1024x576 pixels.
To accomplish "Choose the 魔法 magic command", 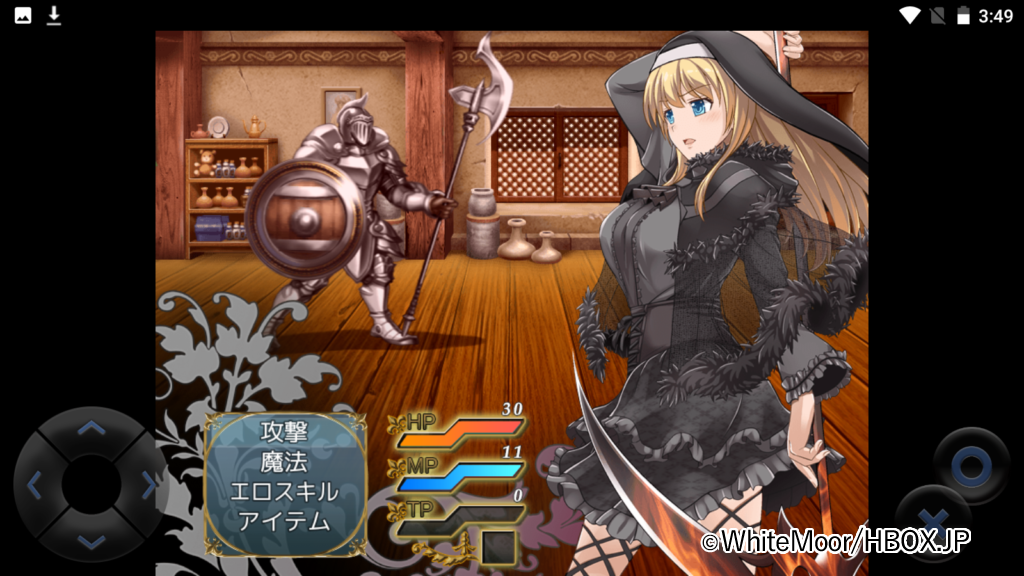I will pos(284,462).
